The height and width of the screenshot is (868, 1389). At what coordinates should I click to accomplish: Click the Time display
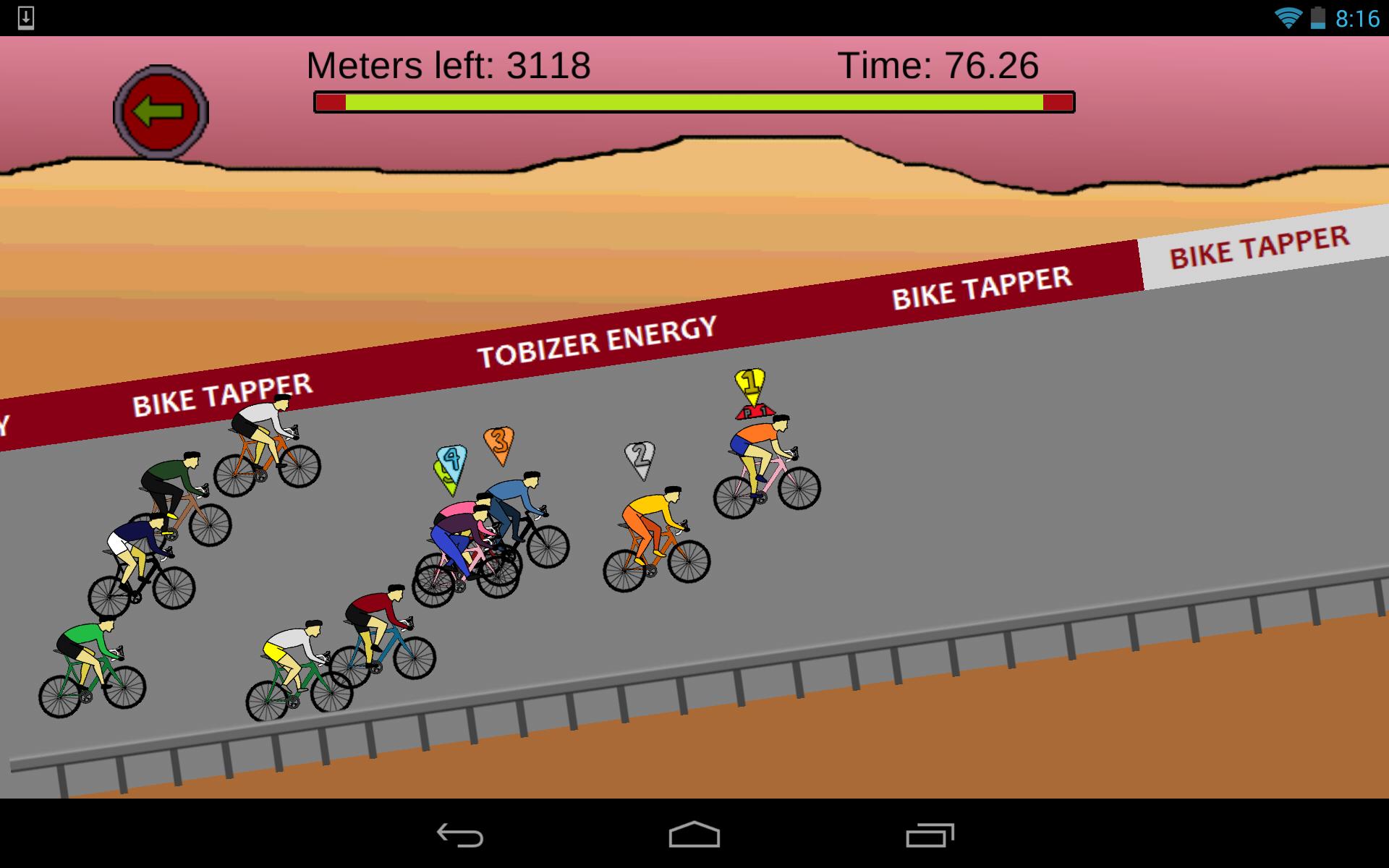(x=940, y=65)
